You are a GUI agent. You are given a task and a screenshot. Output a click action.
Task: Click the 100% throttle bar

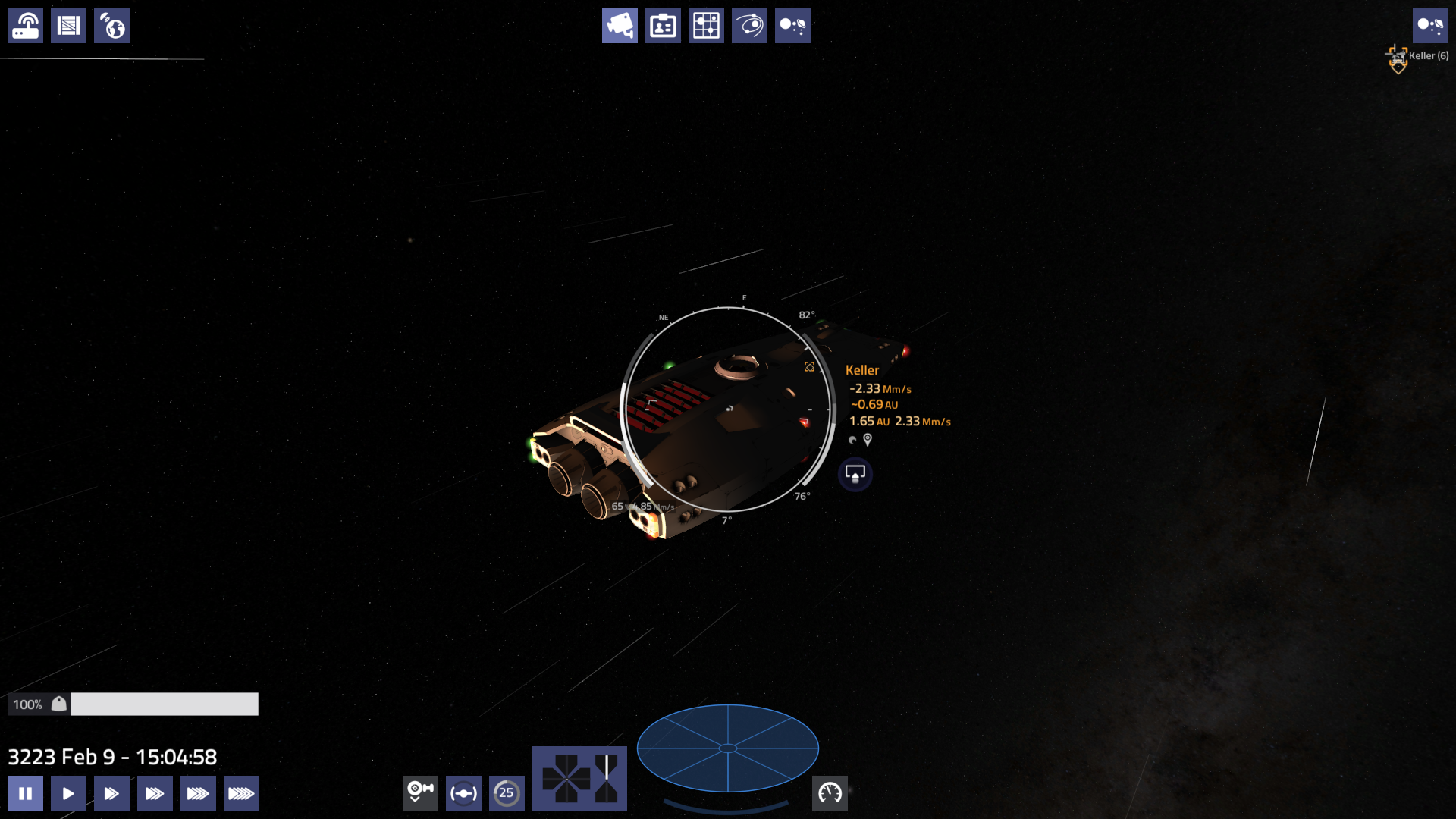163,704
